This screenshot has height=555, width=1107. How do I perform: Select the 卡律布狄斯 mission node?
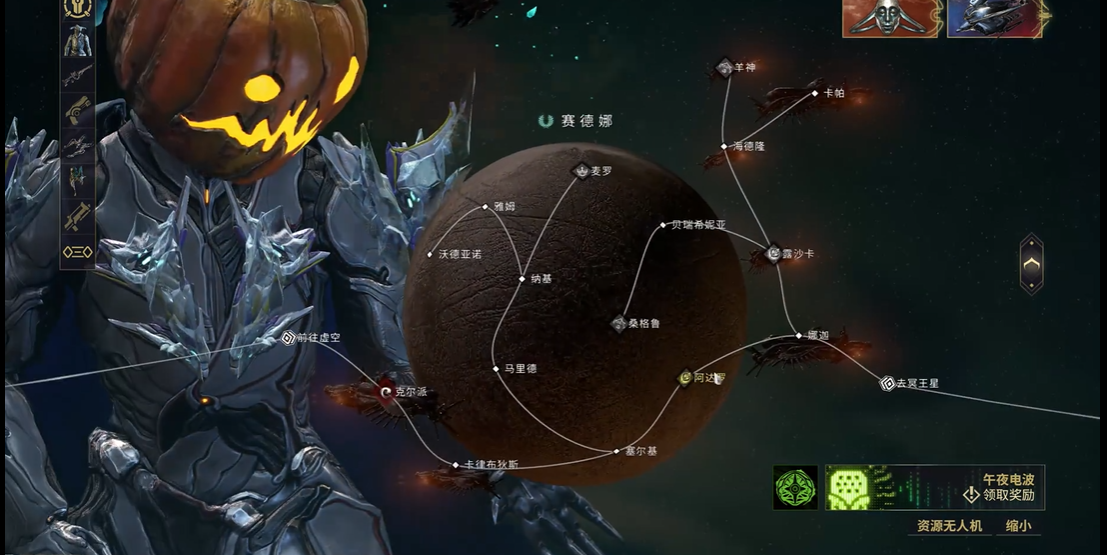click(455, 465)
